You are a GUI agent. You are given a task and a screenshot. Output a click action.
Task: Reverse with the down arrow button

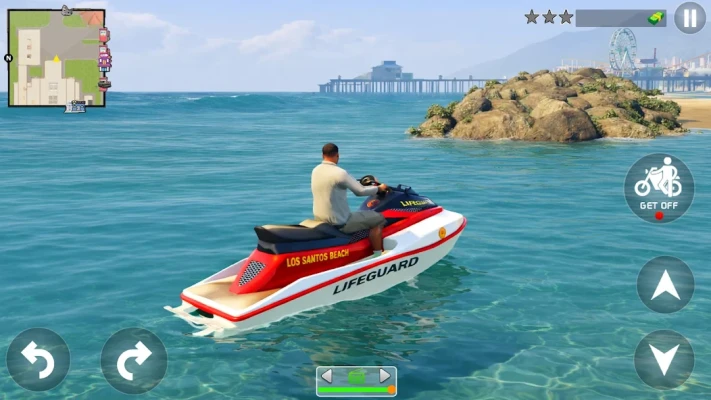coord(664,359)
